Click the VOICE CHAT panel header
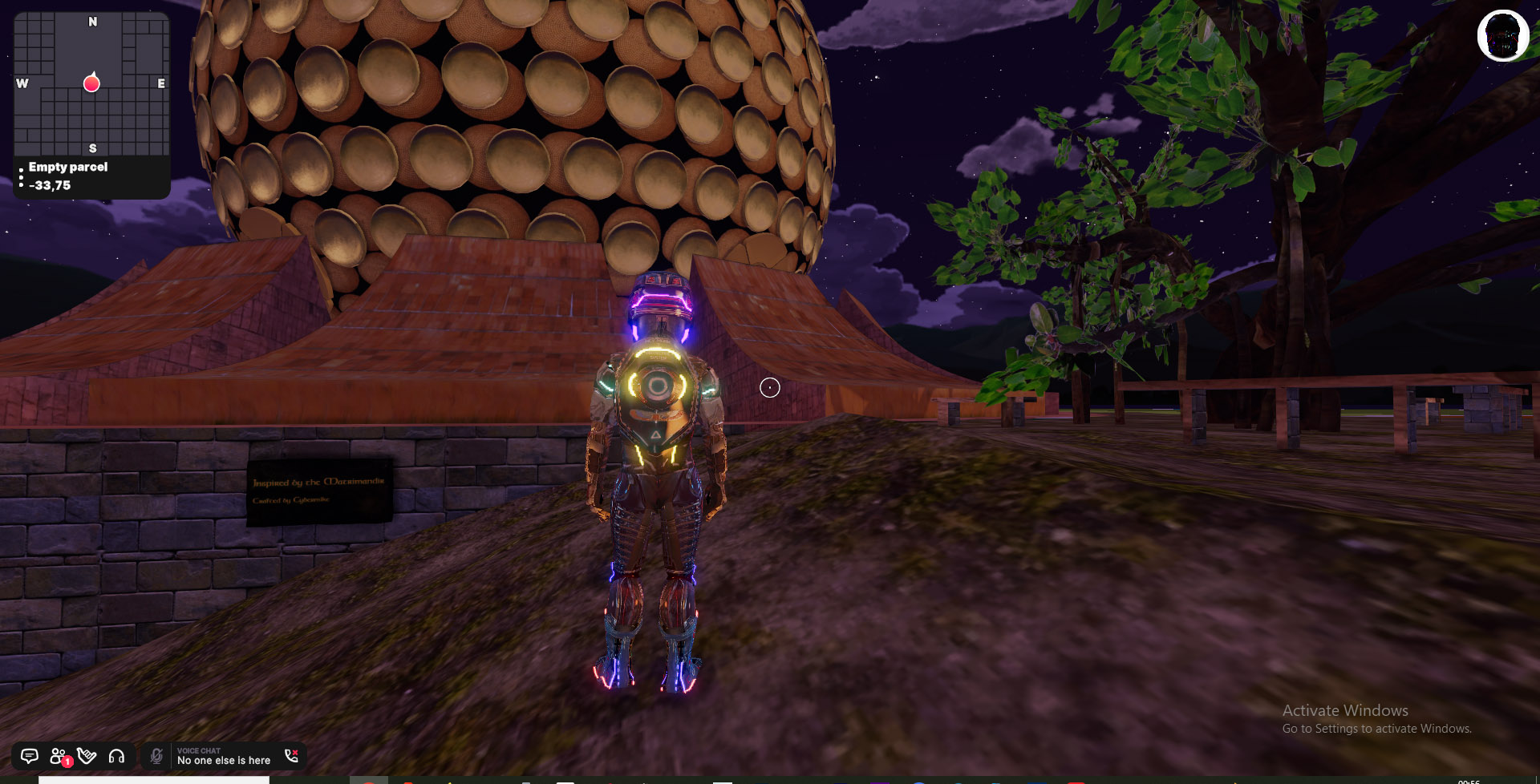Viewport: 1540px width, 784px height. [x=199, y=750]
